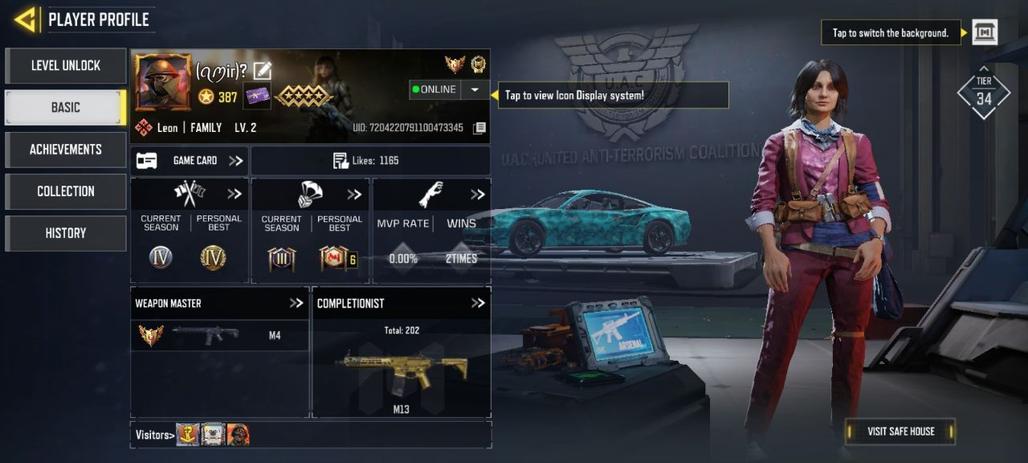This screenshot has height=463, width=1028.
Task: View the History tab
Action: [66, 234]
